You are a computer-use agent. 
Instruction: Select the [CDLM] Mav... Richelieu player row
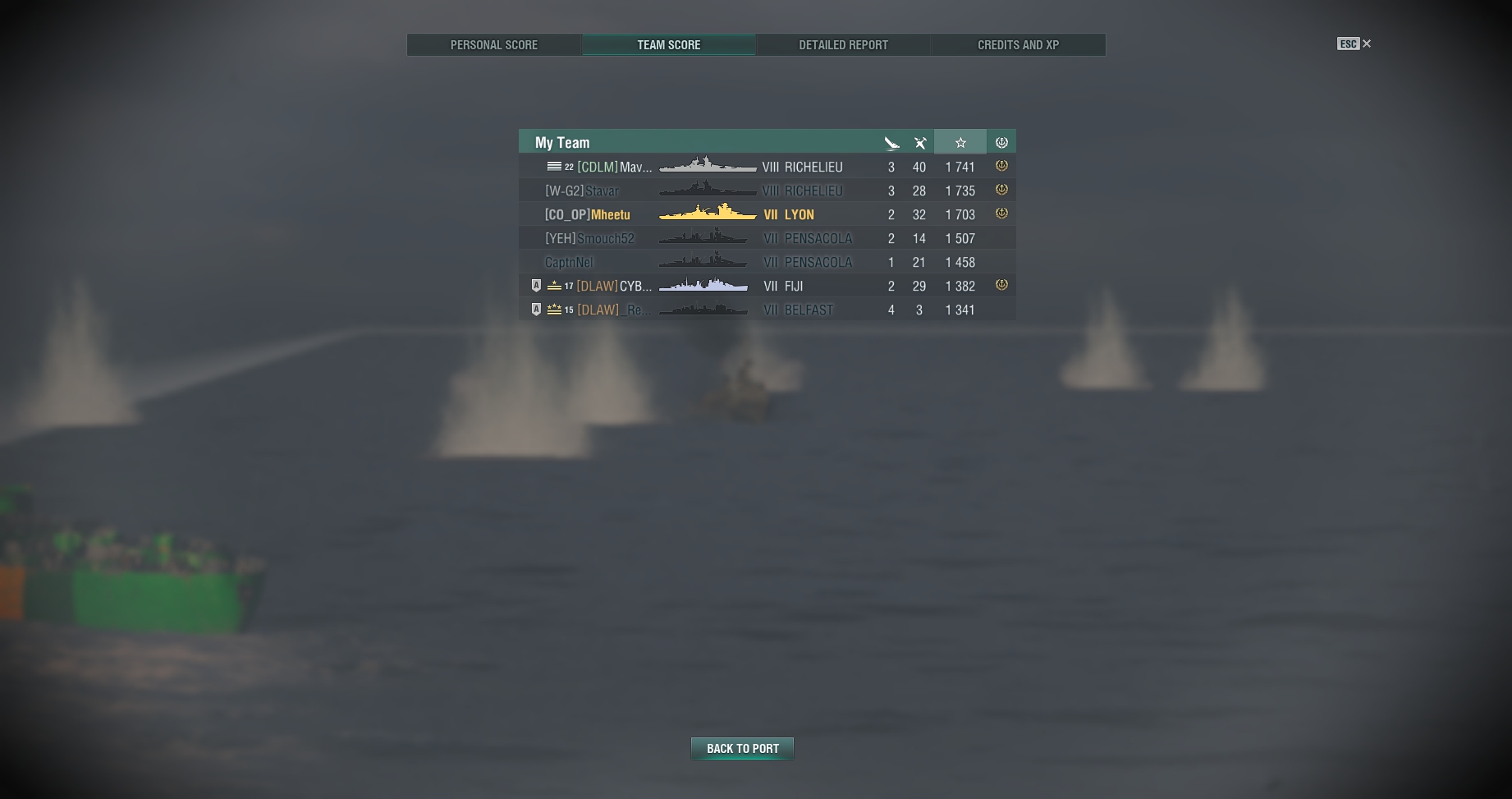click(x=767, y=167)
